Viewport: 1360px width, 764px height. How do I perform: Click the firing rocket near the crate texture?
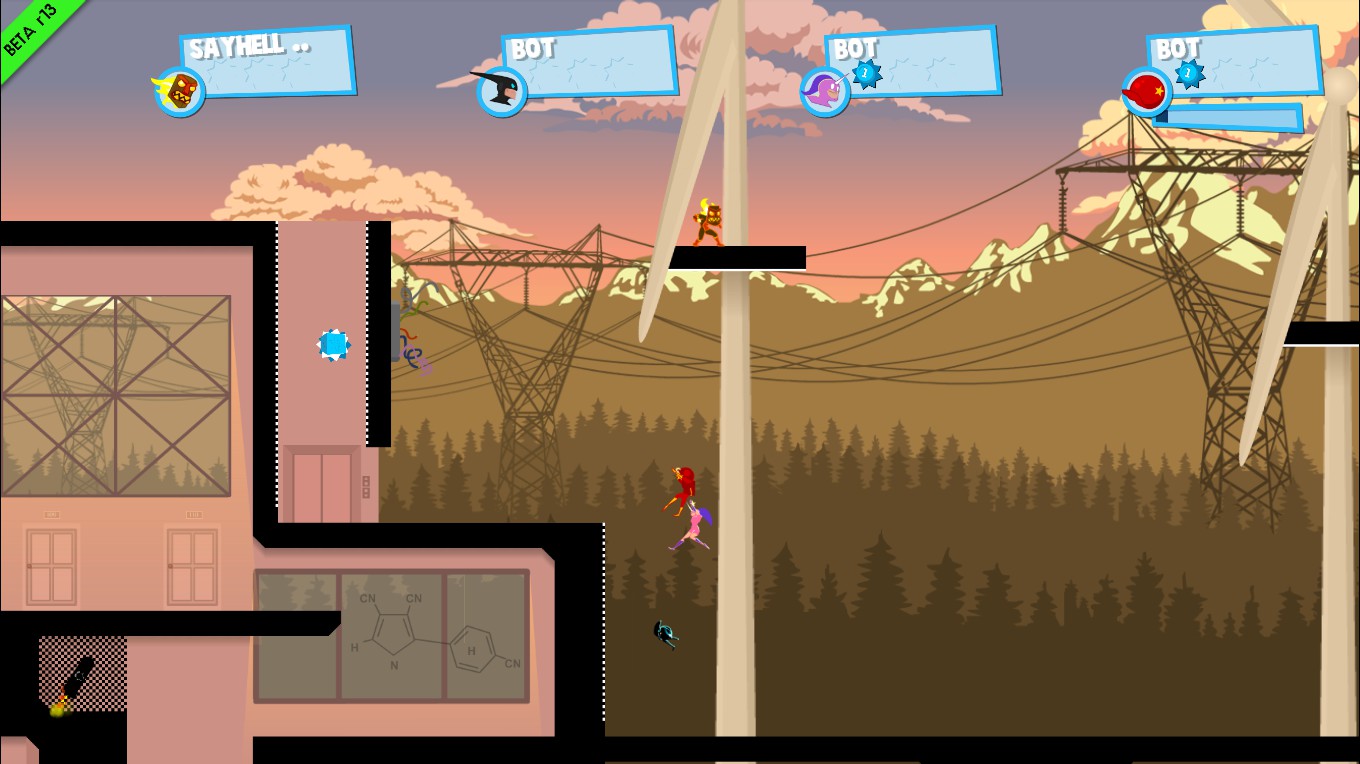click(x=75, y=678)
